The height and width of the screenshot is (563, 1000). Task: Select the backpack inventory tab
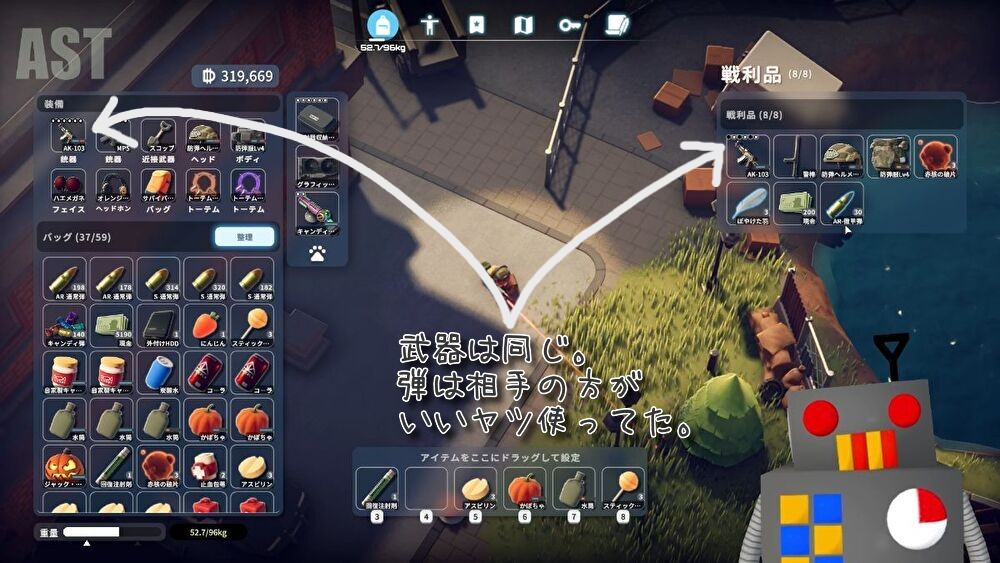coord(384,24)
